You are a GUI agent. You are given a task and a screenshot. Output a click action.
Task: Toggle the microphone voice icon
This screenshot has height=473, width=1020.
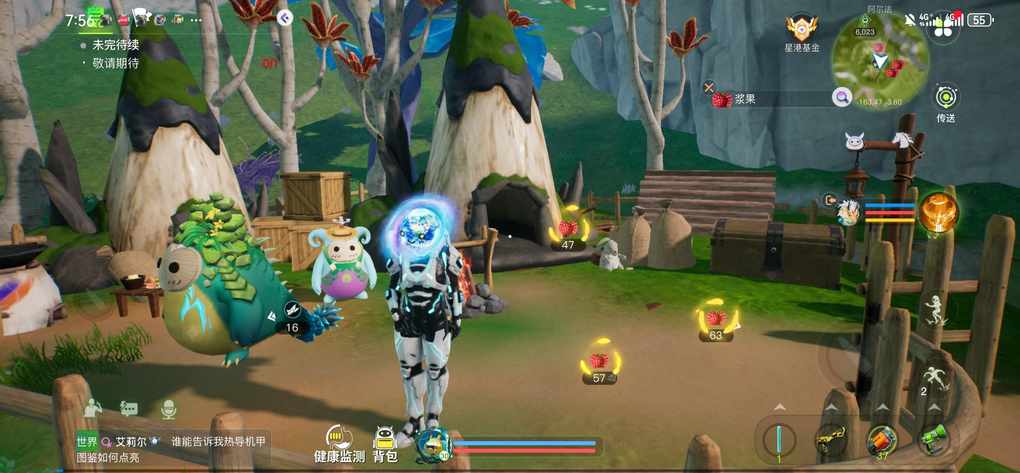click(168, 408)
